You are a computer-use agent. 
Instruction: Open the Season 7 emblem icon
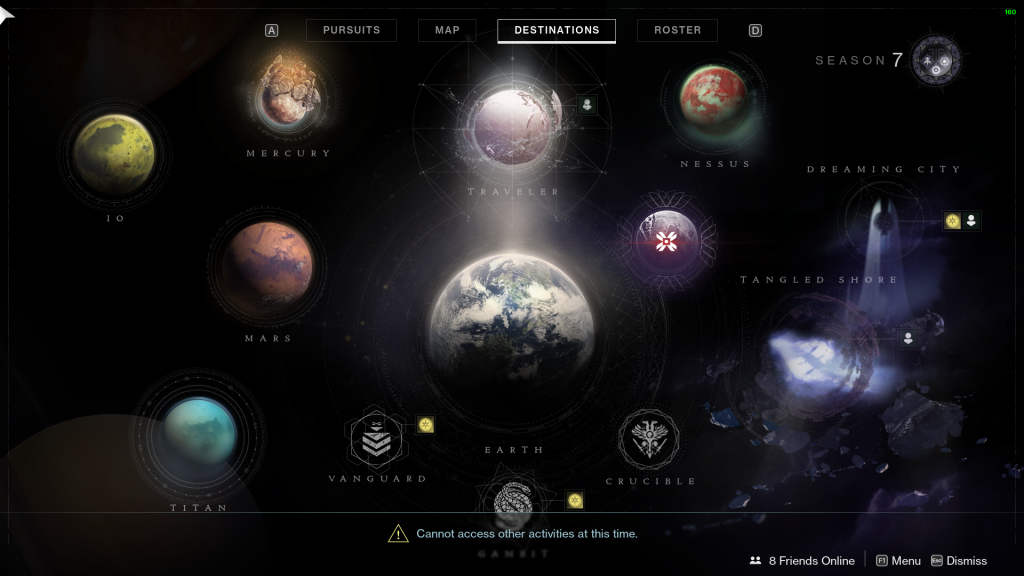click(x=936, y=60)
